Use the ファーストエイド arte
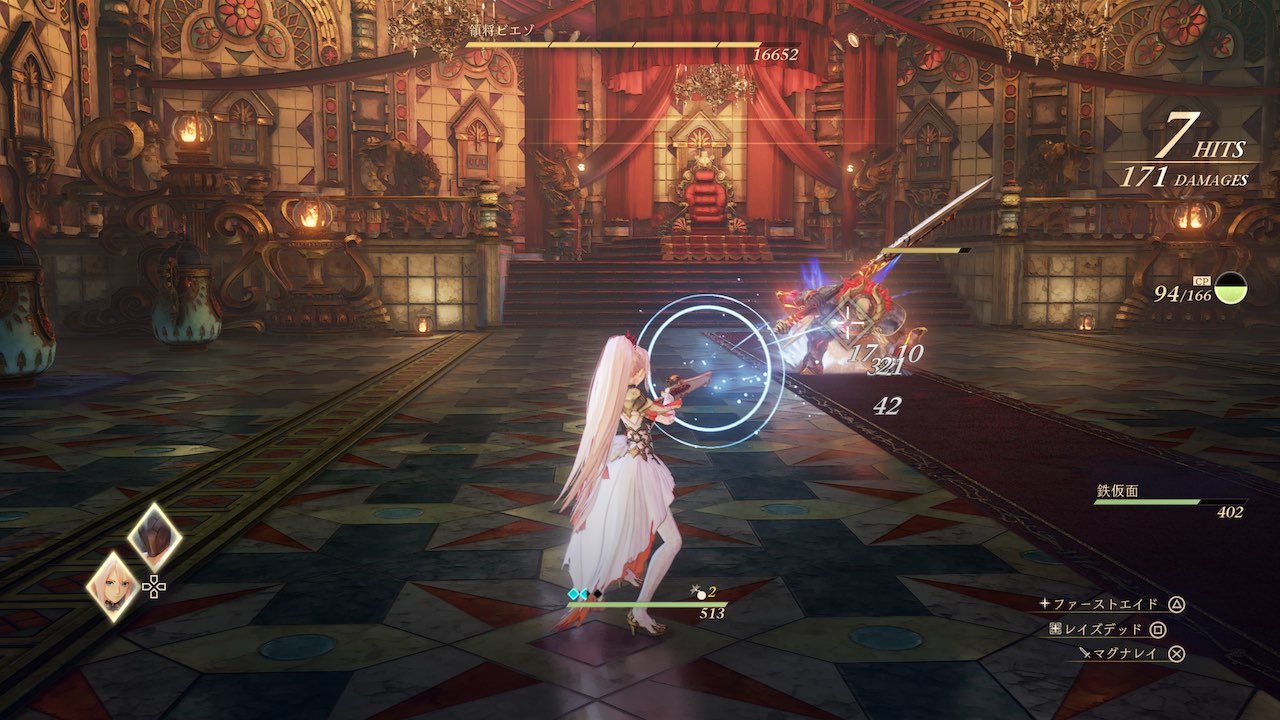 [1110, 604]
